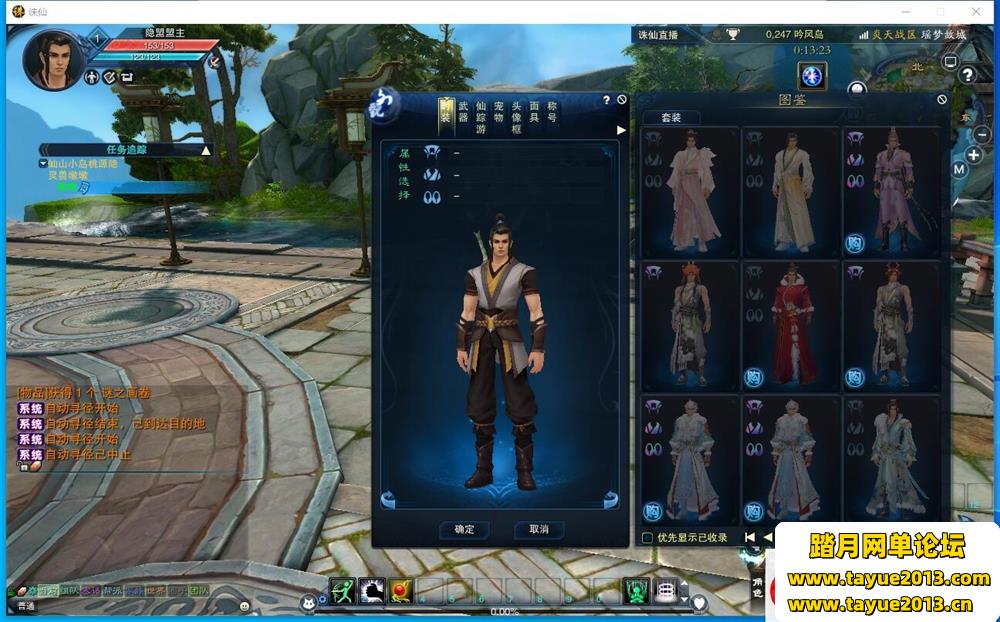The width and height of the screenshot is (1000, 622).
Task: Open the 称号 title tab
Action: (552, 111)
